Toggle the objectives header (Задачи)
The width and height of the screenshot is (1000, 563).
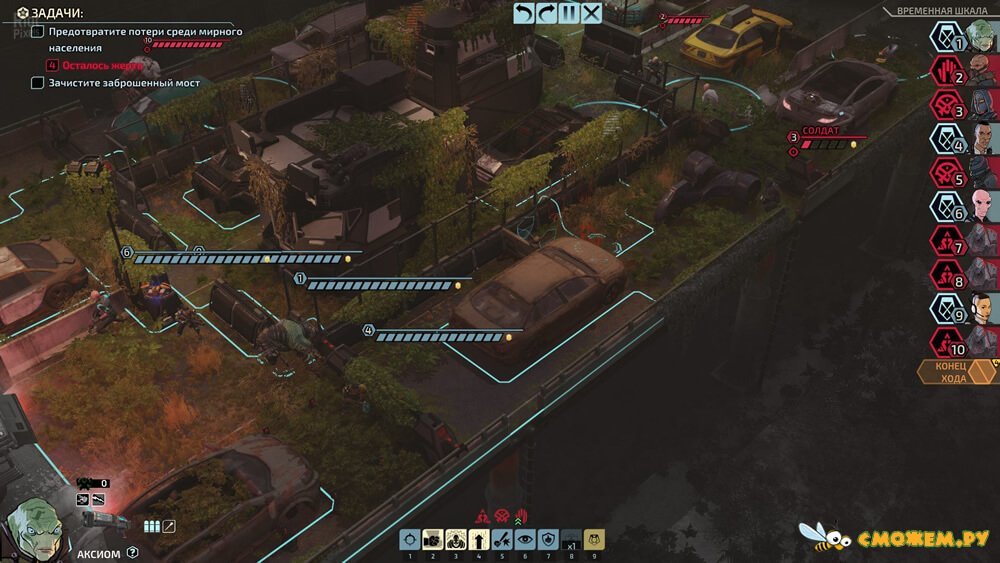(50, 12)
